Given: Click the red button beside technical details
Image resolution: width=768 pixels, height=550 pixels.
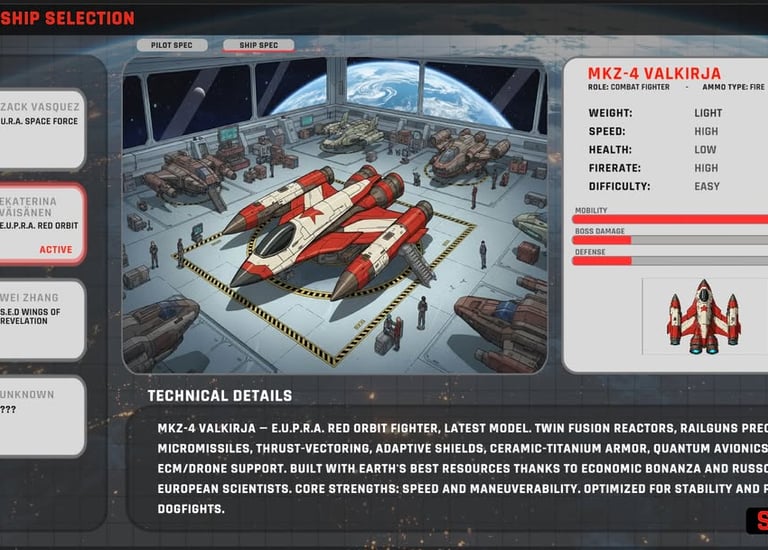Looking at the screenshot, I should pyautogui.click(x=757, y=521).
